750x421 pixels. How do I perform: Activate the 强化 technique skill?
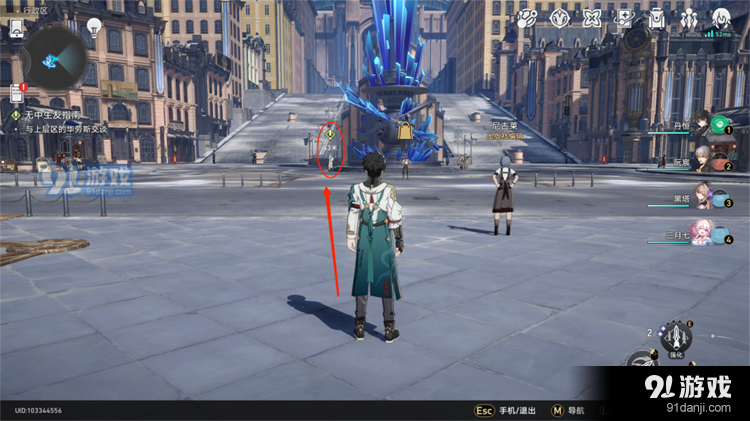679,336
